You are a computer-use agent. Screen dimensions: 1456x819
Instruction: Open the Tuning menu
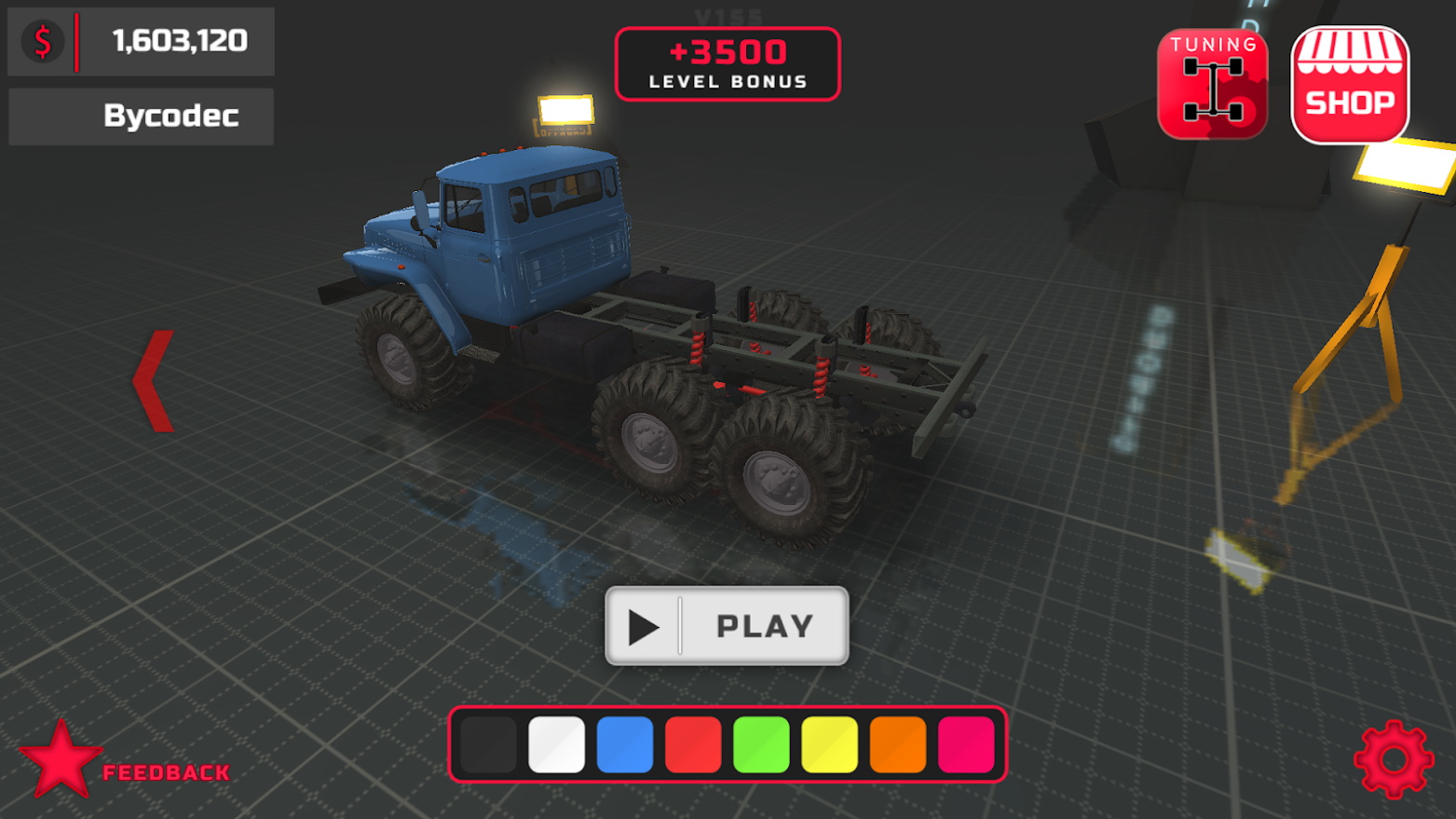(1211, 84)
